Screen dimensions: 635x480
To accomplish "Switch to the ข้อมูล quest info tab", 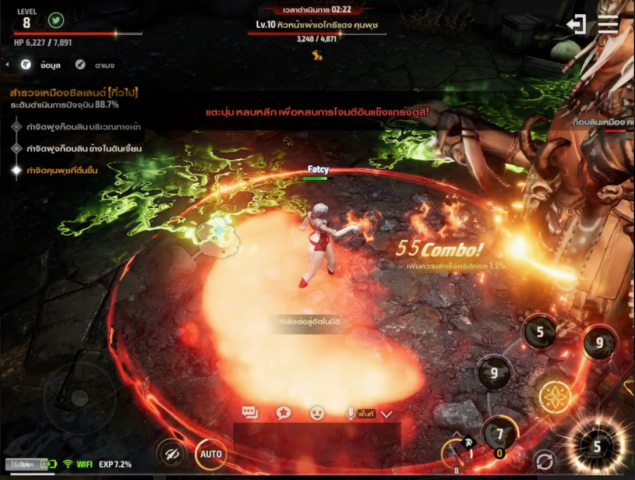I will (x=42, y=64).
